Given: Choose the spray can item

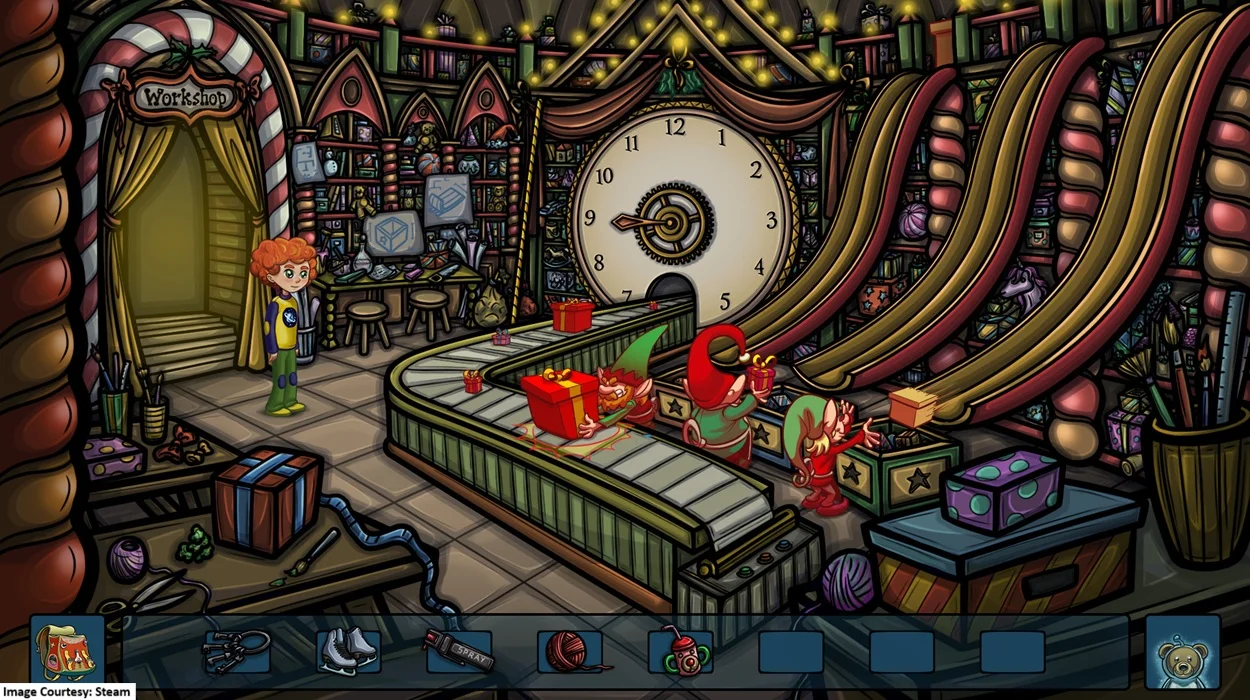Looking at the screenshot, I should (459, 650).
